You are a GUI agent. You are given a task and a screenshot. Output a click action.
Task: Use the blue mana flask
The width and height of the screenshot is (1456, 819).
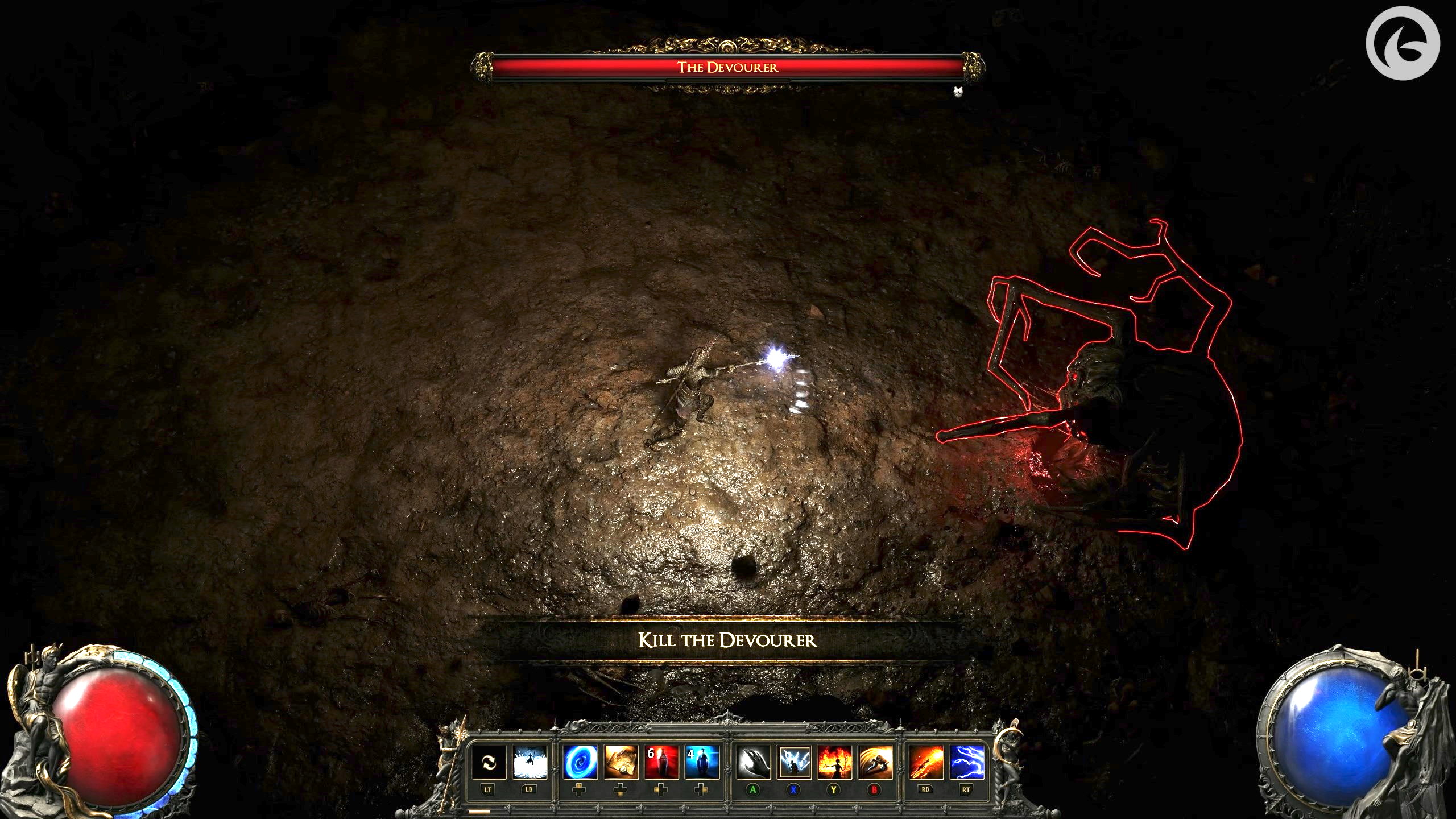[702, 762]
